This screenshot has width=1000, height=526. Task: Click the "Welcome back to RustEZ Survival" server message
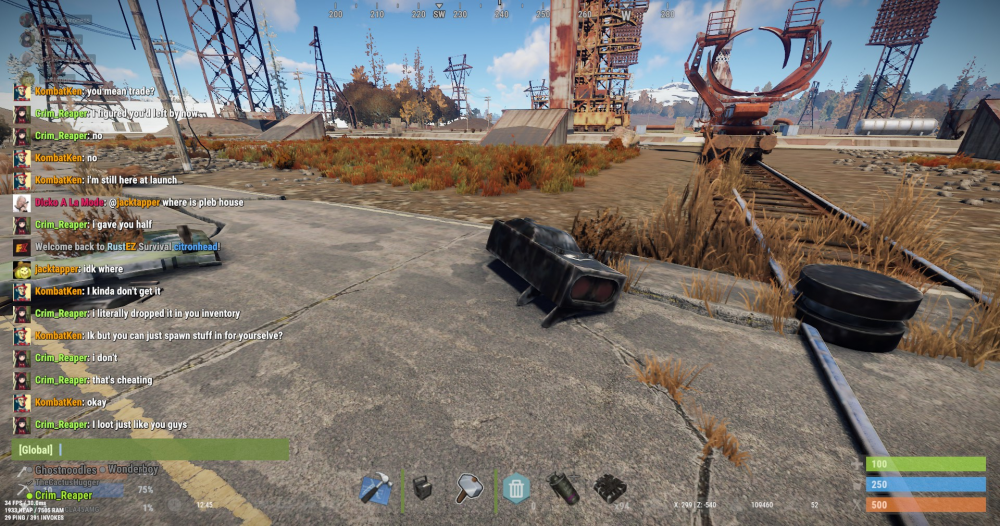(127, 247)
